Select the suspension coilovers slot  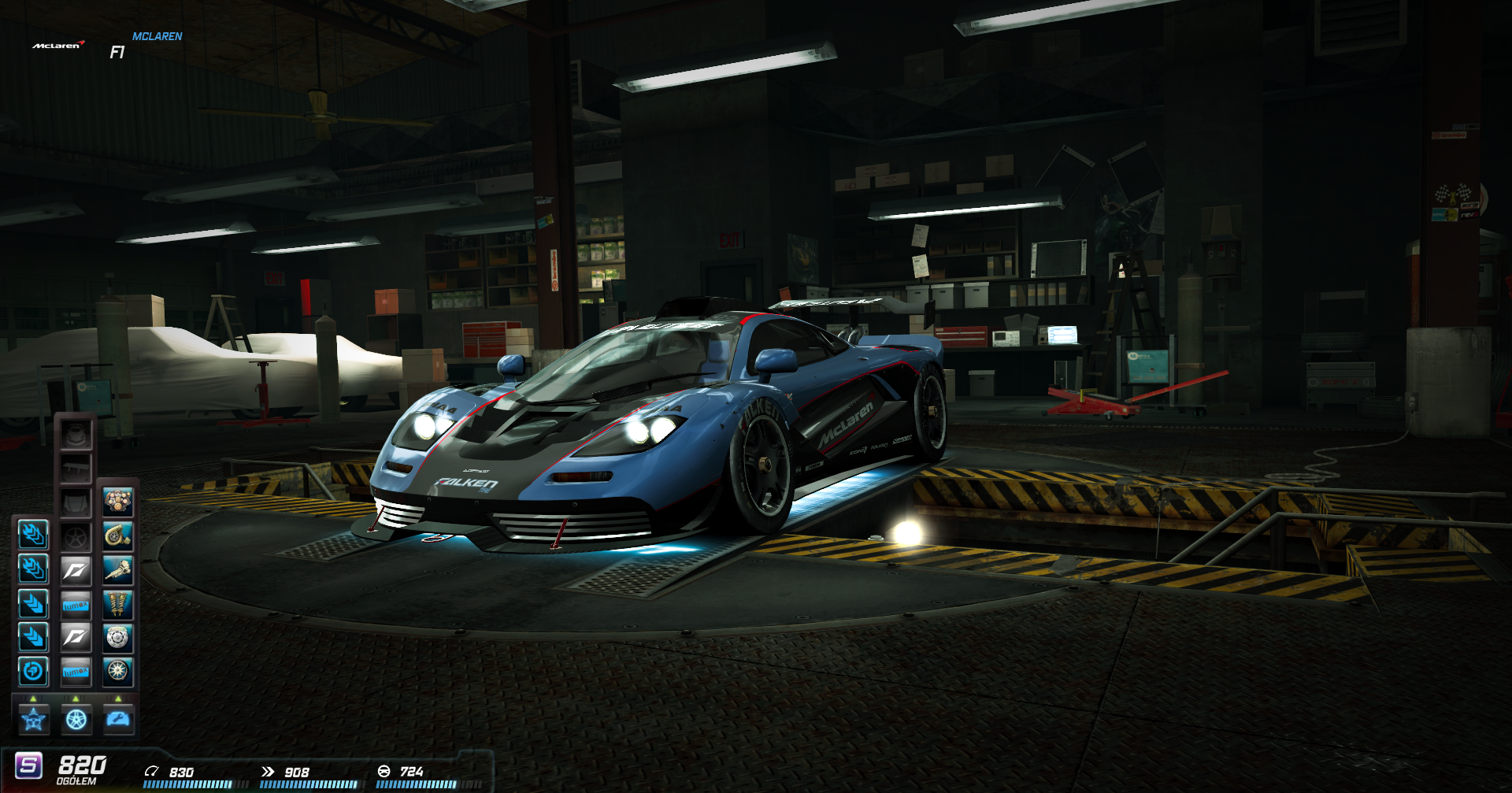118,604
